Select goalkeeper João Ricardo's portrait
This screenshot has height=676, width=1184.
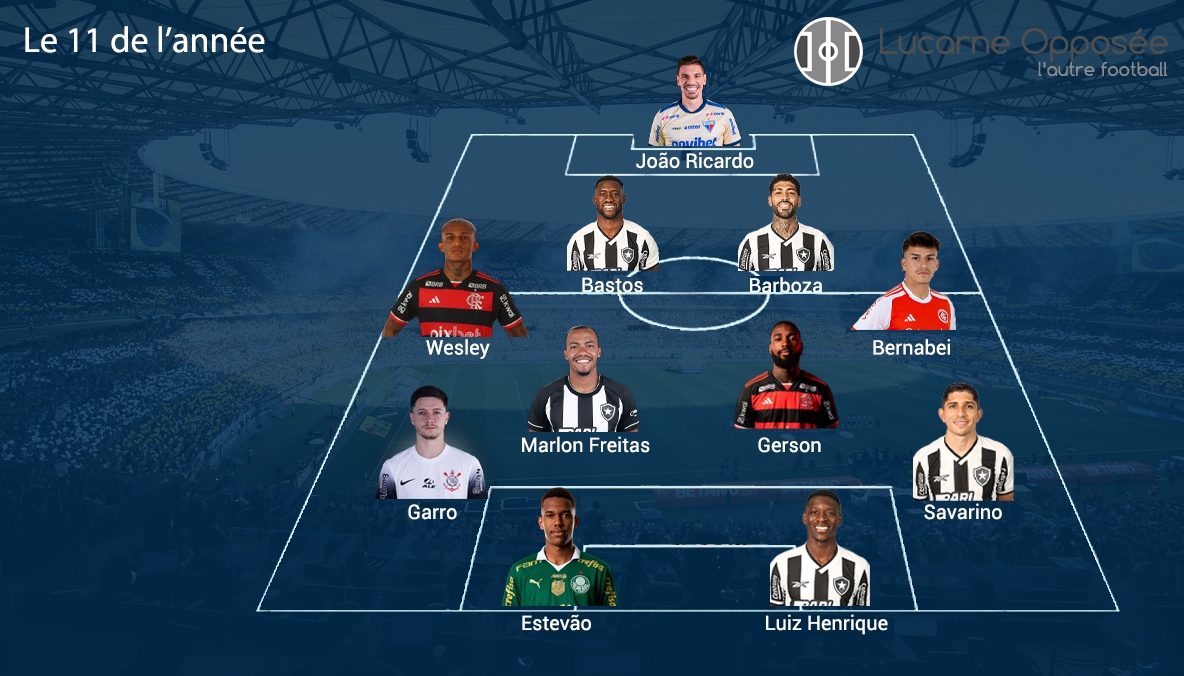tap(694, 104)
